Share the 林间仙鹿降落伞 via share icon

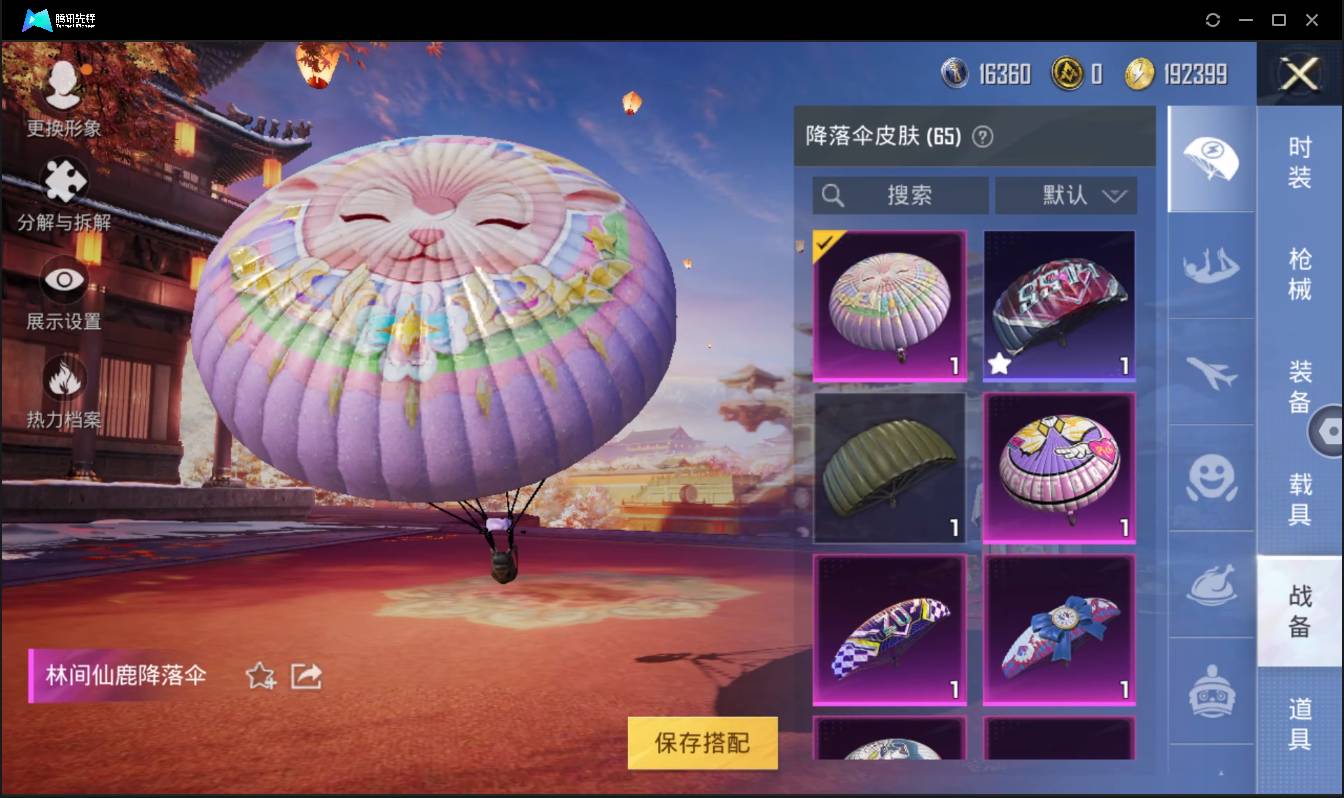pyautogui.click(x=305, y=677)
